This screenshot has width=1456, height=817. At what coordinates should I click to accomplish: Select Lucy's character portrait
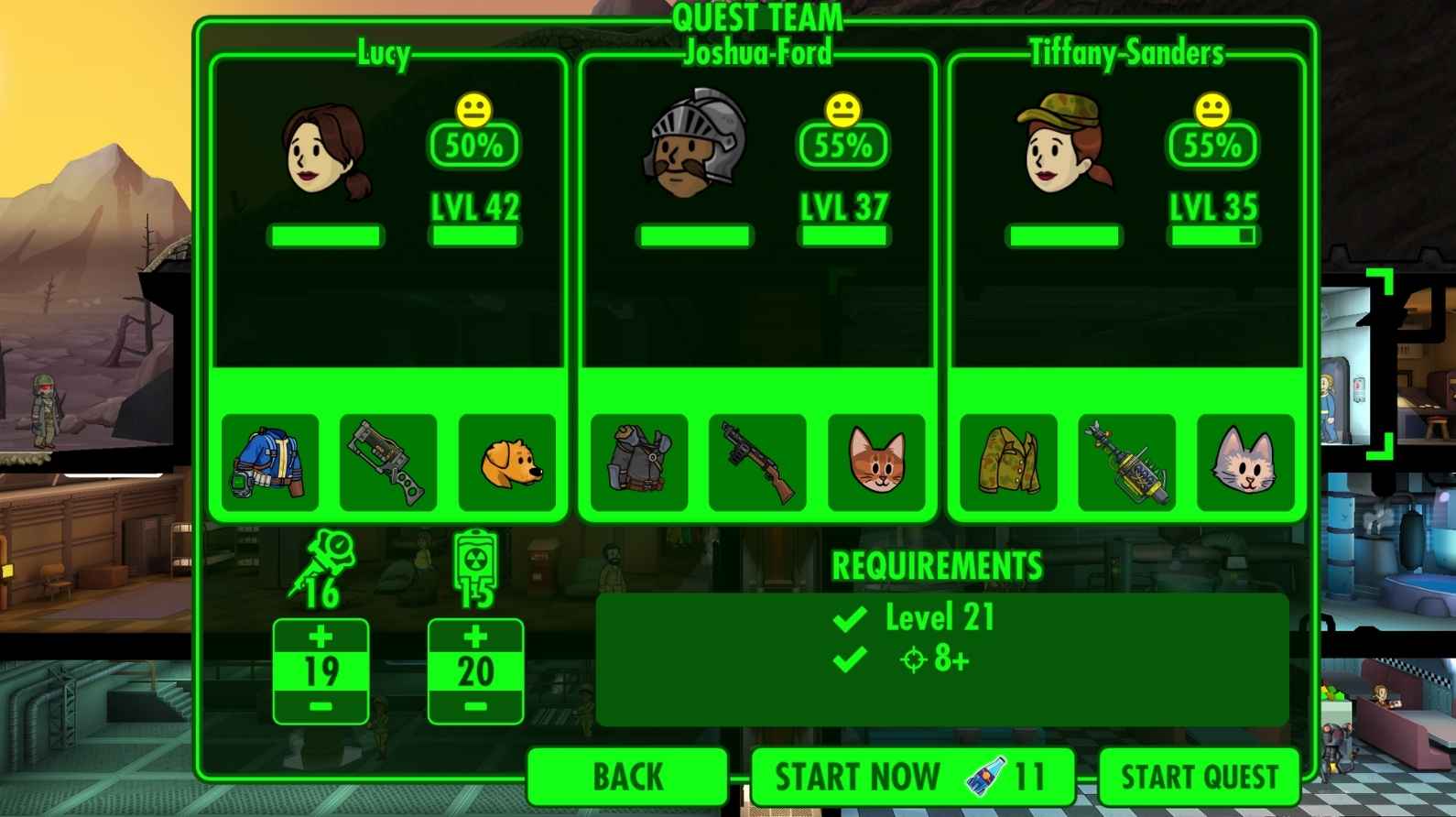326,151
